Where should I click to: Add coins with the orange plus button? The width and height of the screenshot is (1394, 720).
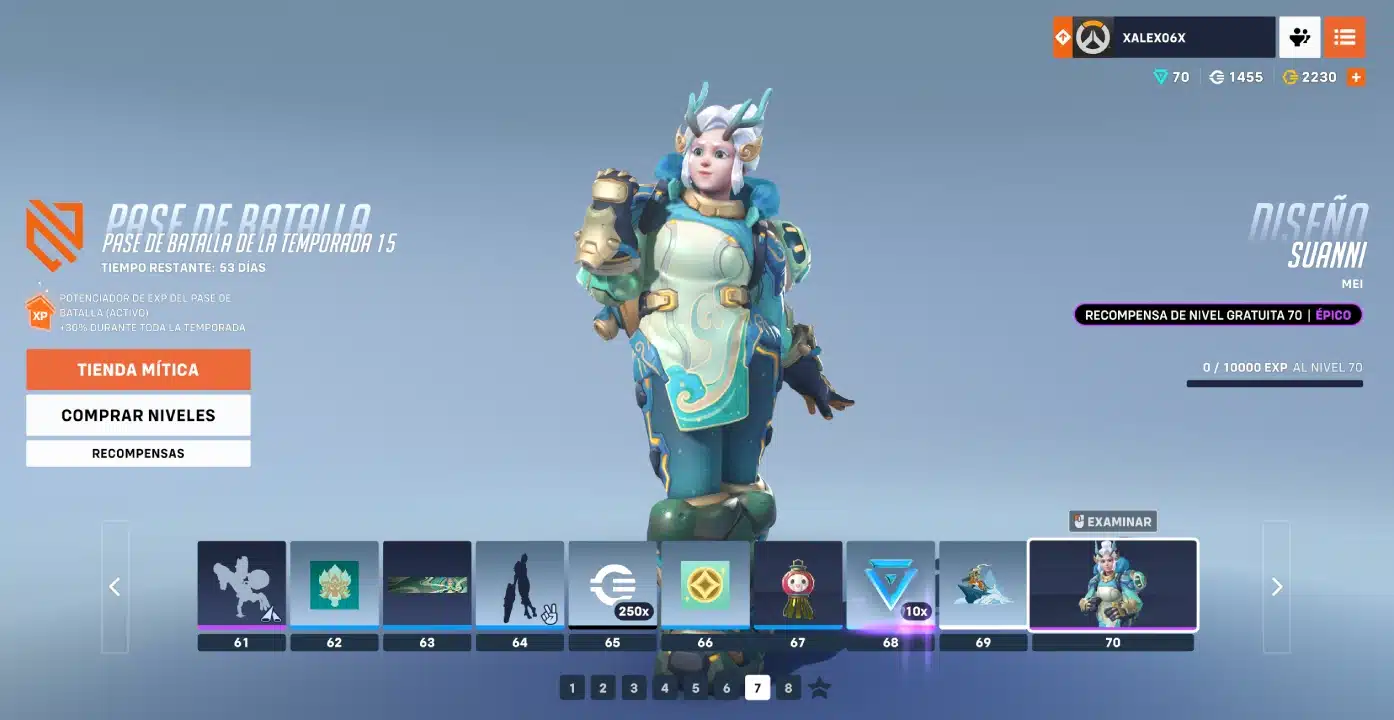click(1356, 77)
